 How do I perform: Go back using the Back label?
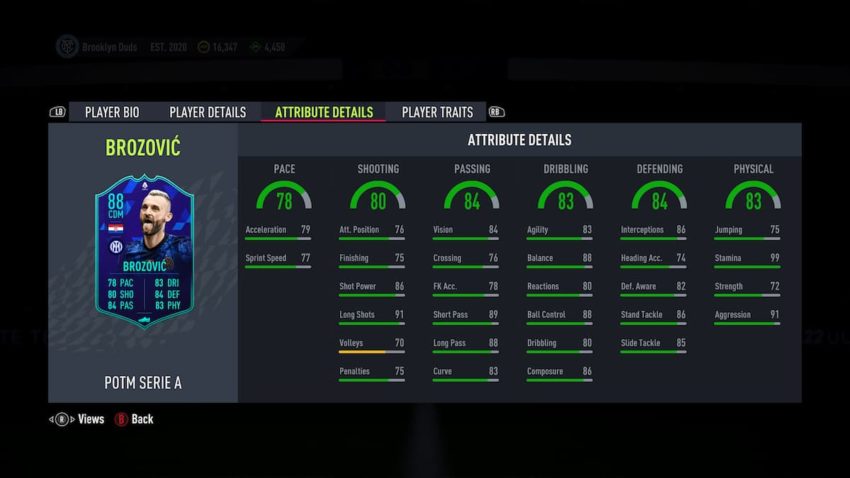[x=142, y=419]
